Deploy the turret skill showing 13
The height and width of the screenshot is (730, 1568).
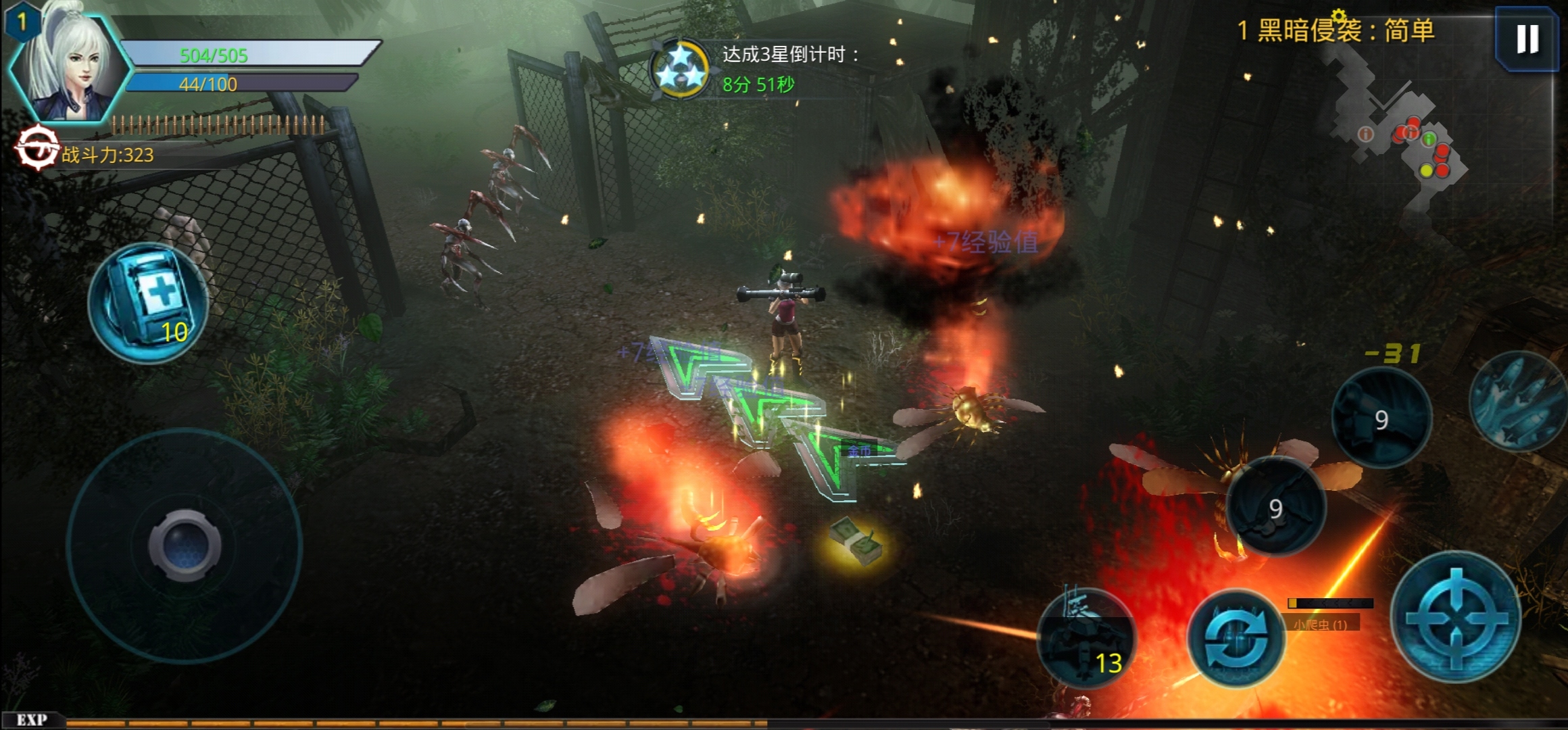(x=1087, y=638)
